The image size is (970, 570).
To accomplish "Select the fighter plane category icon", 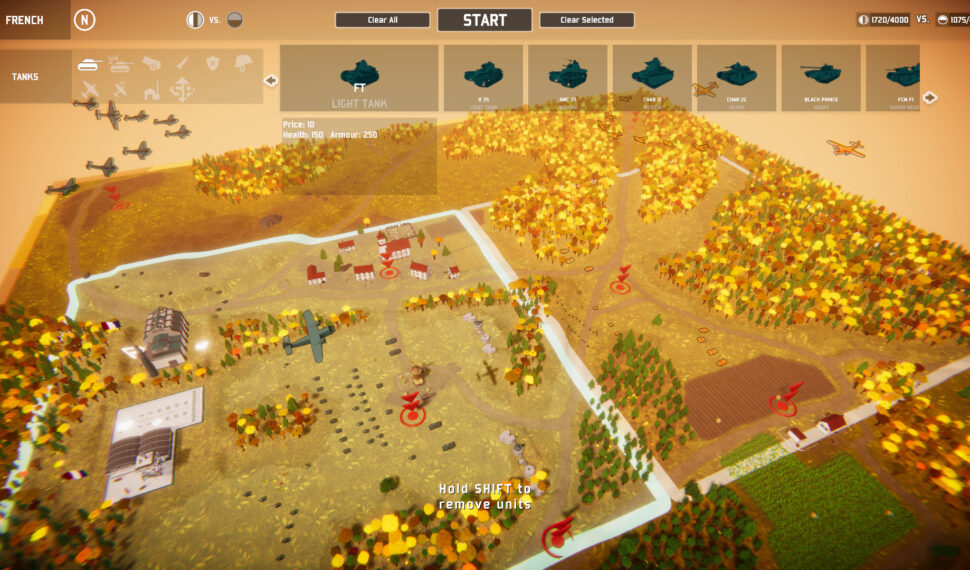I will (x=90, y=91).
